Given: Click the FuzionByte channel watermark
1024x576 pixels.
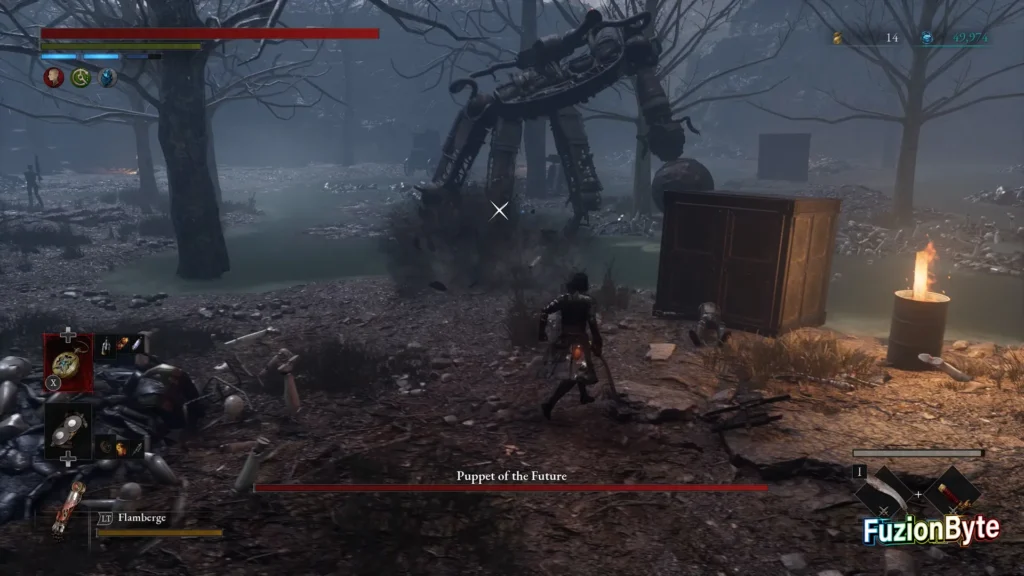Looking at the screenshot, I should (931, 530).
